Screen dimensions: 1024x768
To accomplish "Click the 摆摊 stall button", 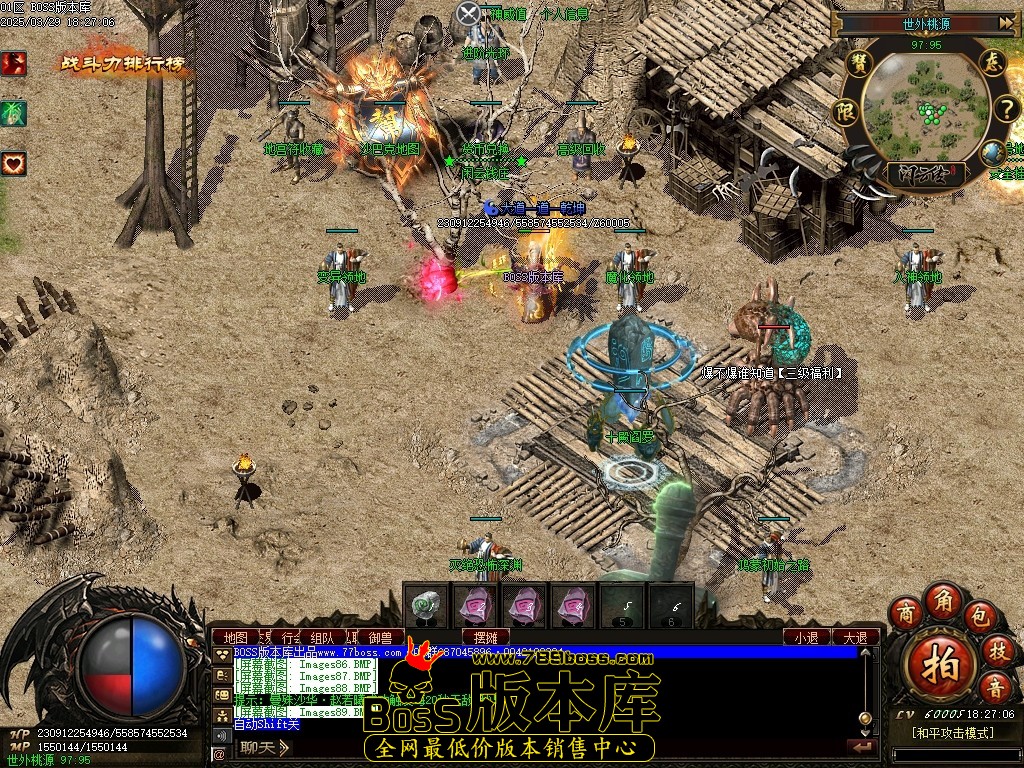I will click(x=486, y=637).
